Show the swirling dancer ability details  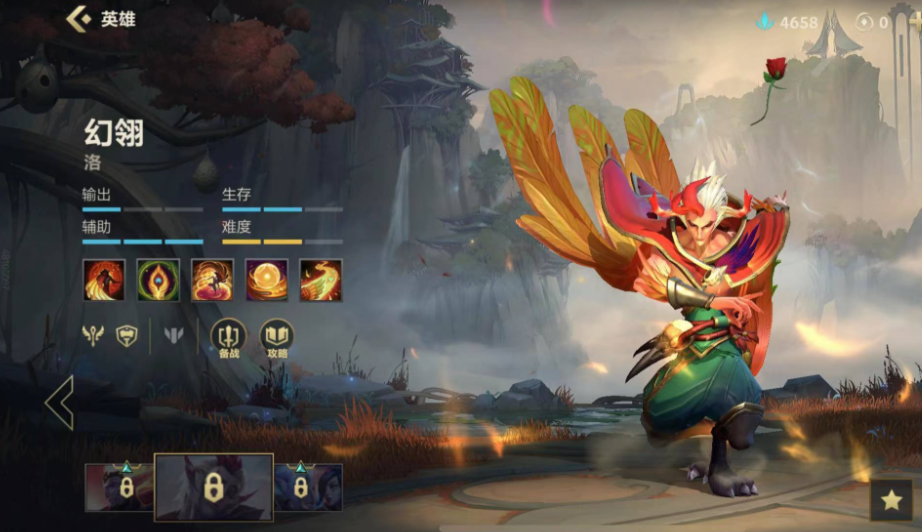[212, 280]
